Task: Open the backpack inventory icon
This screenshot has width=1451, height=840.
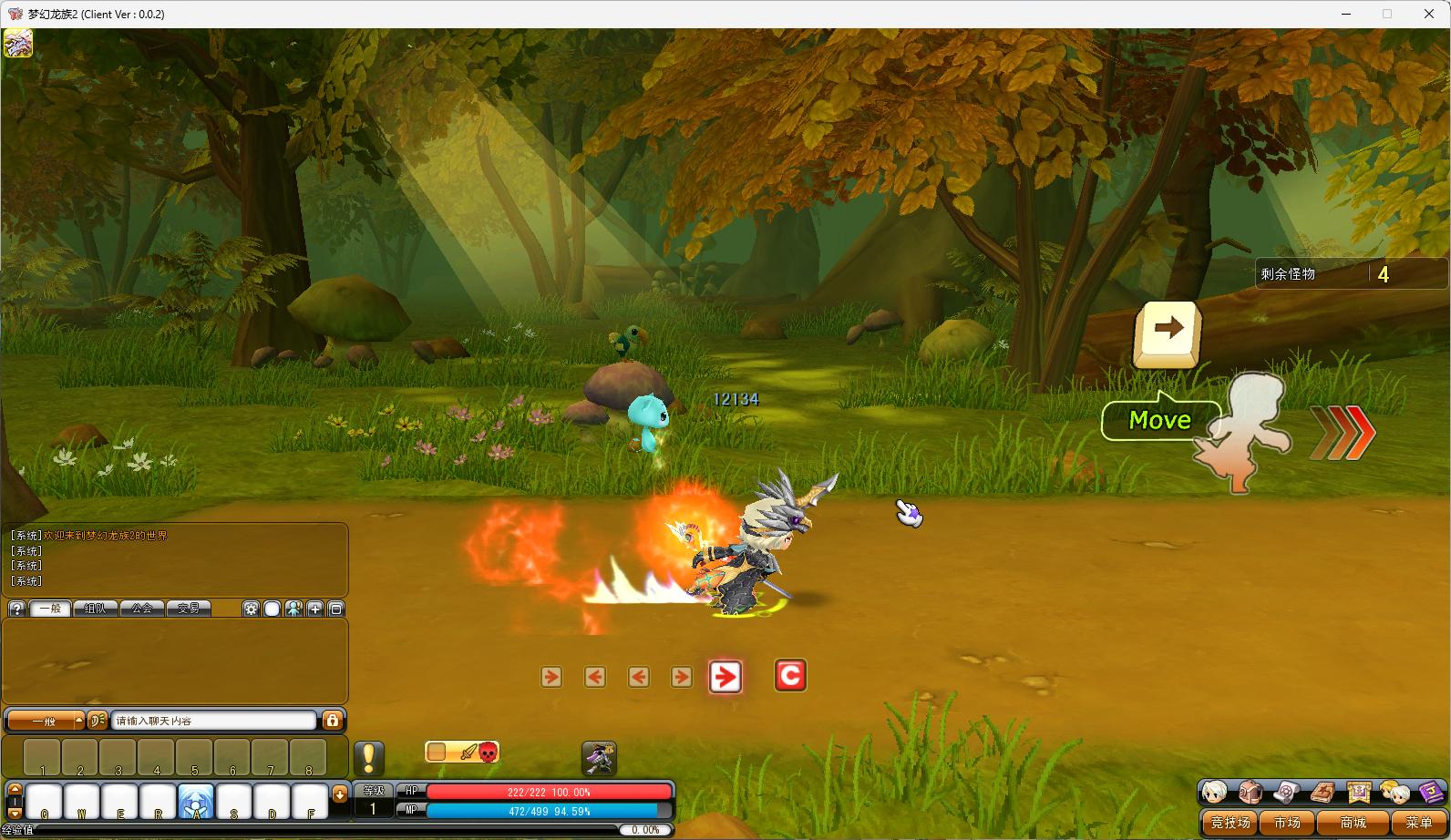Action: pos(1250,792)
